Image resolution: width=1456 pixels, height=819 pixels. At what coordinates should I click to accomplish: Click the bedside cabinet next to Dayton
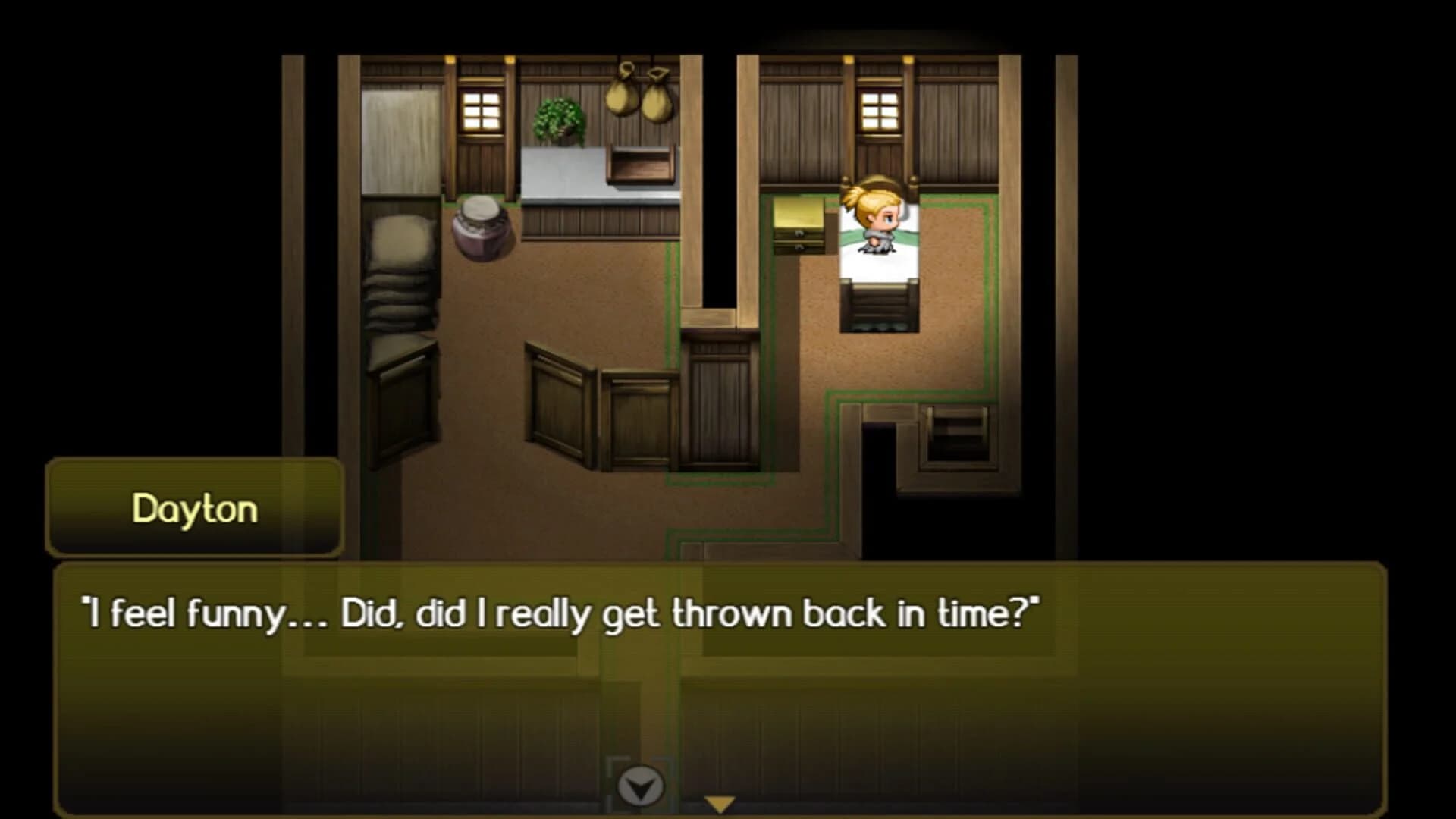798,227
